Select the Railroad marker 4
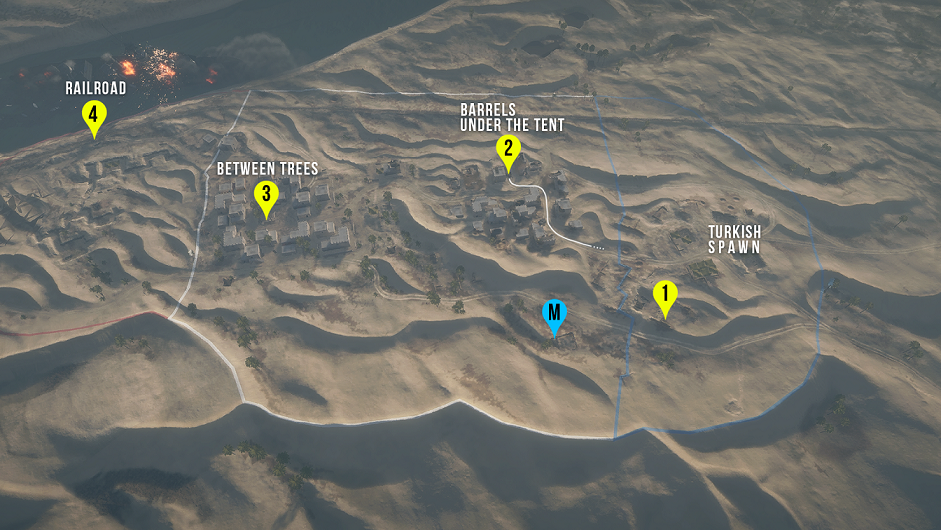This screenshot has width=941, height=530. [93, 116]
